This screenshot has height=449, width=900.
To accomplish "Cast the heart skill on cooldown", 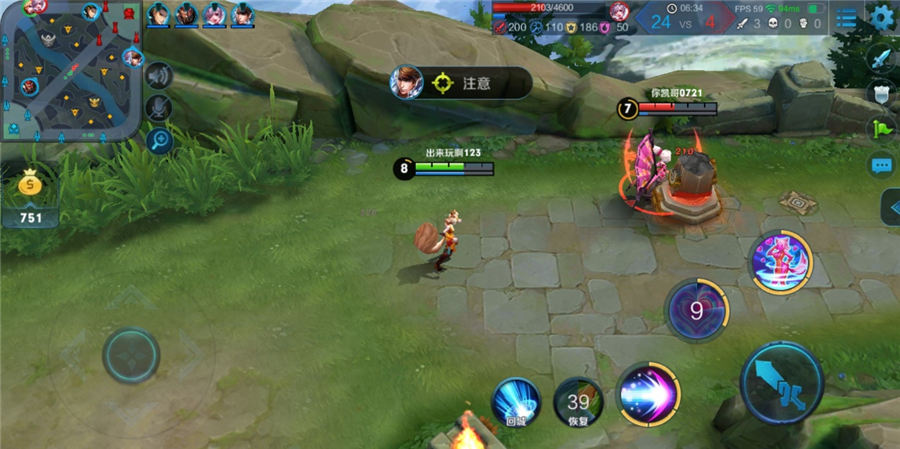I will (x=697, y=311).
